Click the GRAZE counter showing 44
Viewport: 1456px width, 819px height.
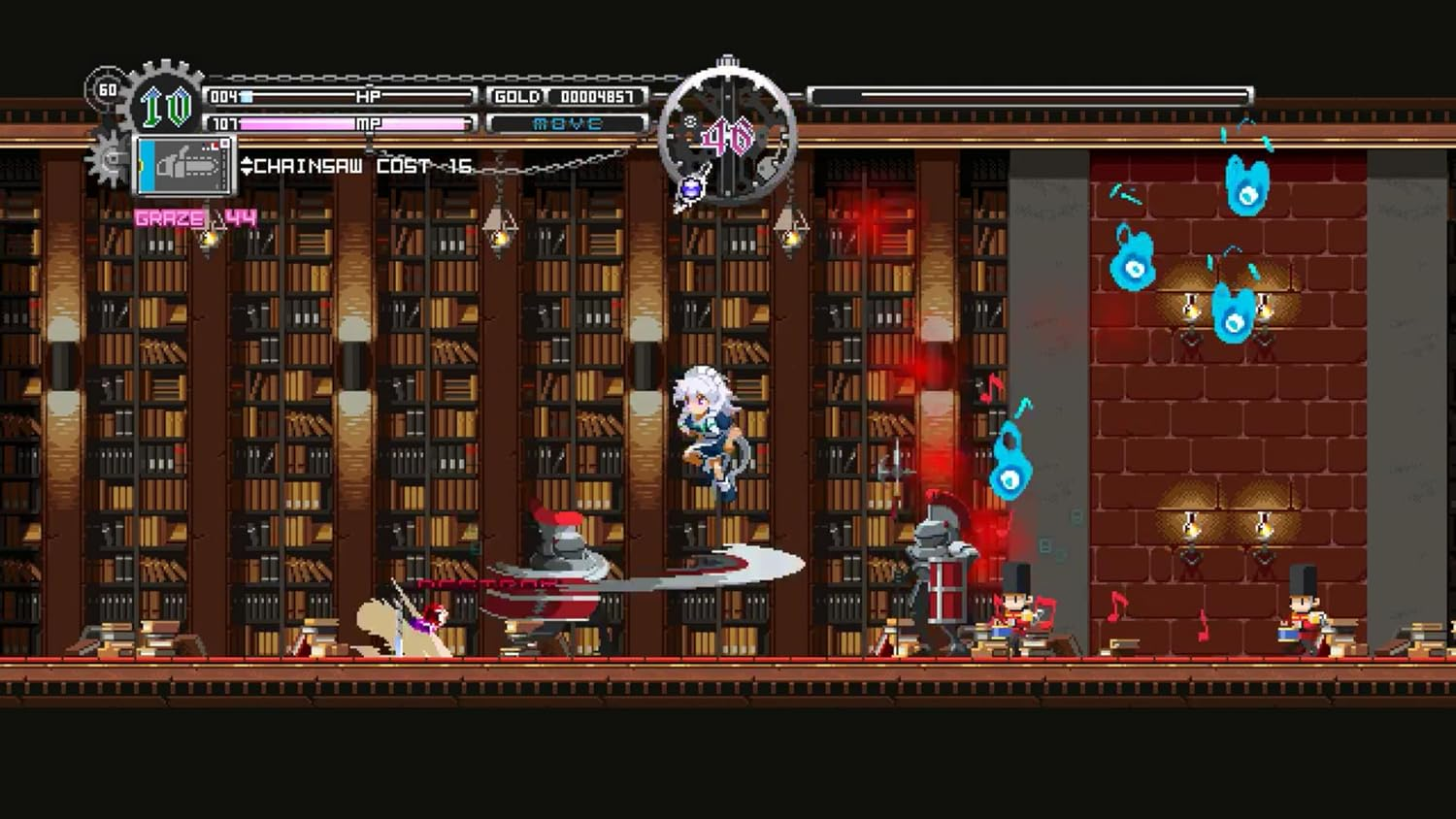pyautogui.click(x=194, y=217)
